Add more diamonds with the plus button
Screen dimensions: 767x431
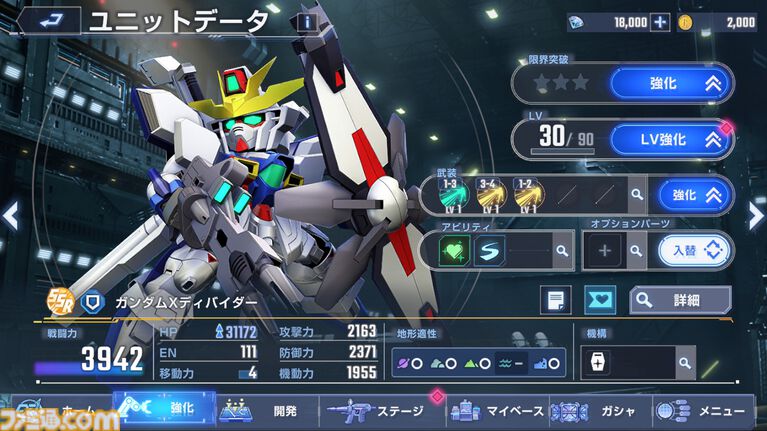point(659,22)
